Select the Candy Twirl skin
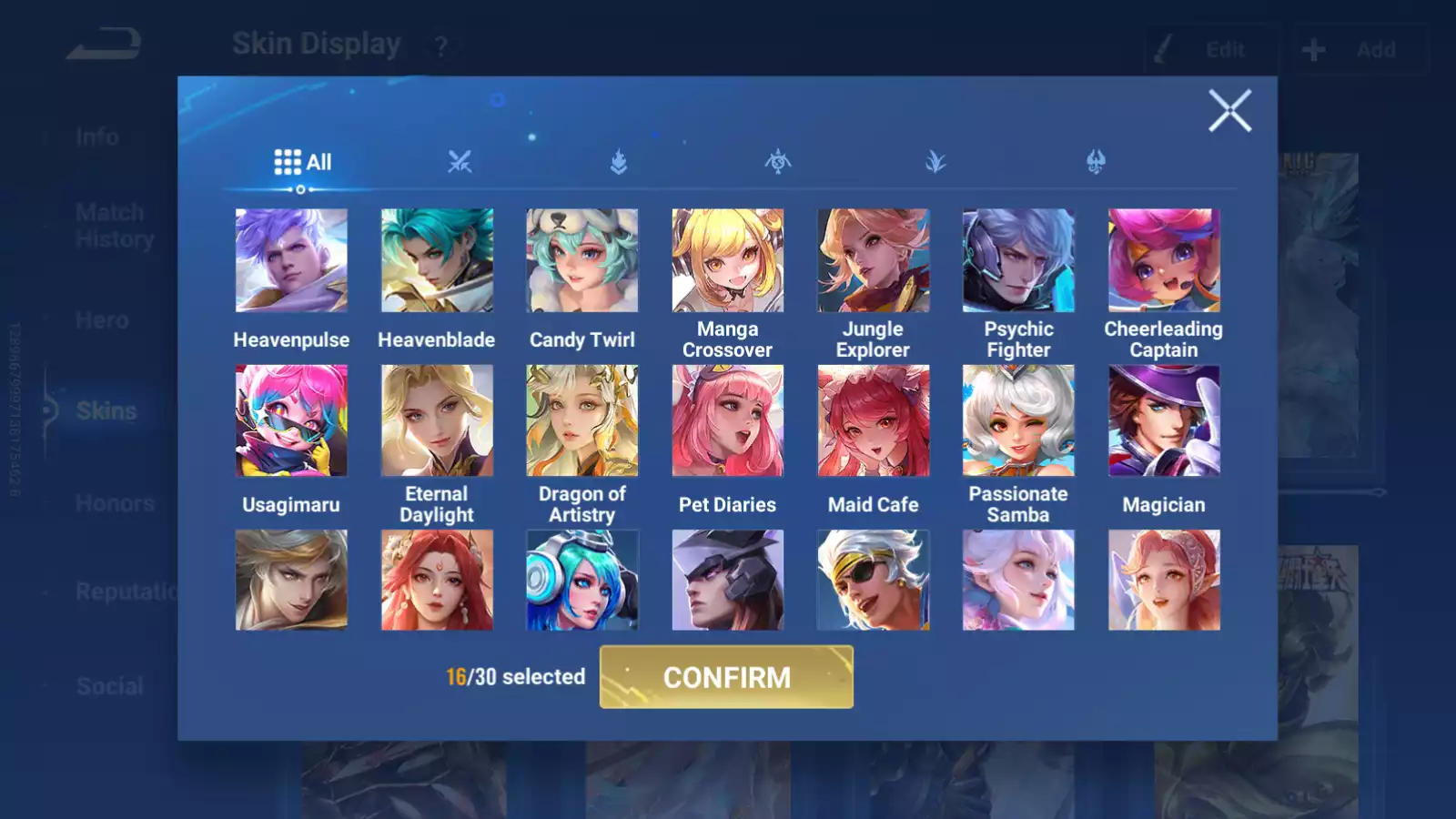 (581, 260)
